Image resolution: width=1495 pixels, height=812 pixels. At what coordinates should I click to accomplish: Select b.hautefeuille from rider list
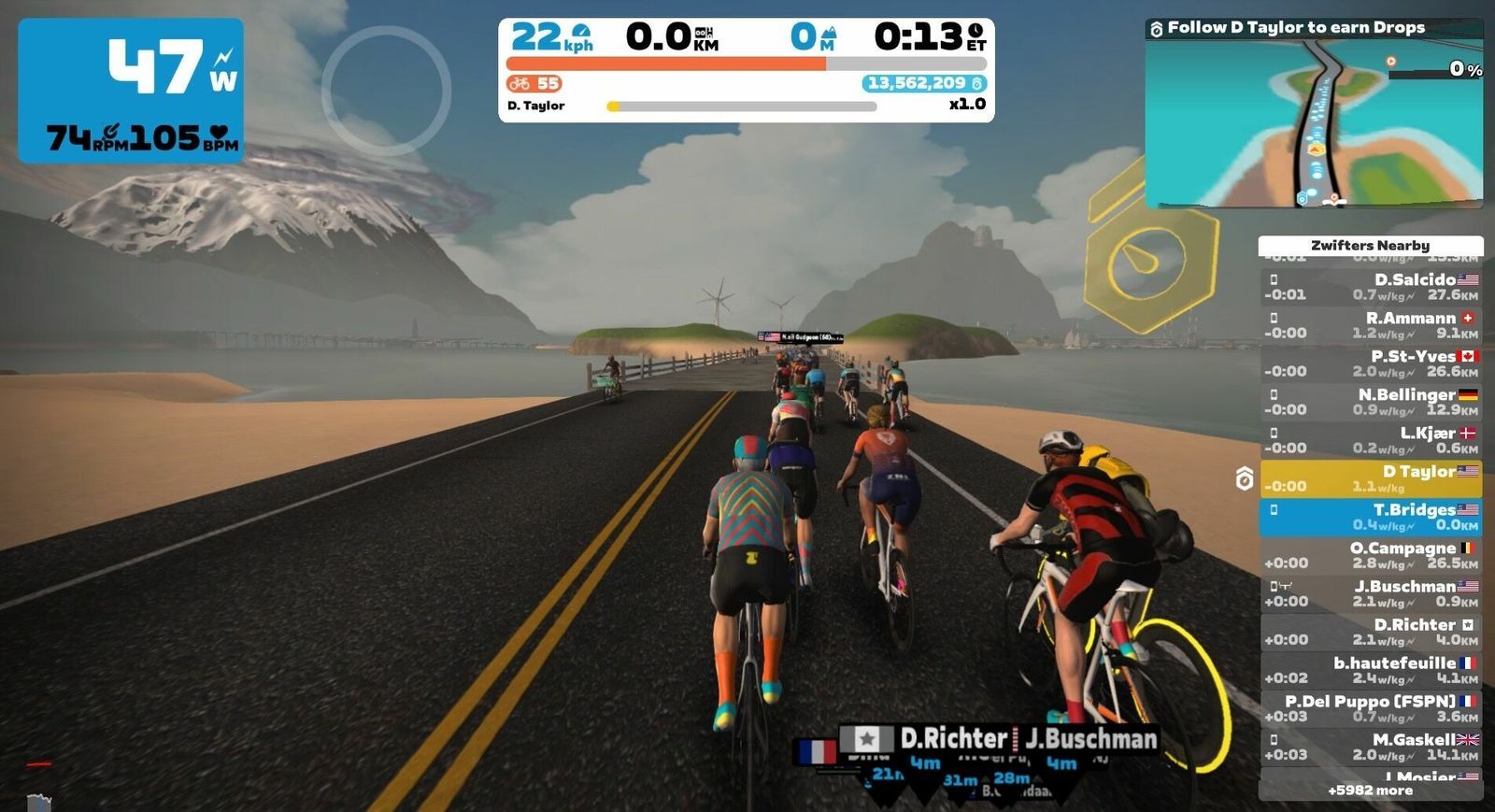(1370, 670)
